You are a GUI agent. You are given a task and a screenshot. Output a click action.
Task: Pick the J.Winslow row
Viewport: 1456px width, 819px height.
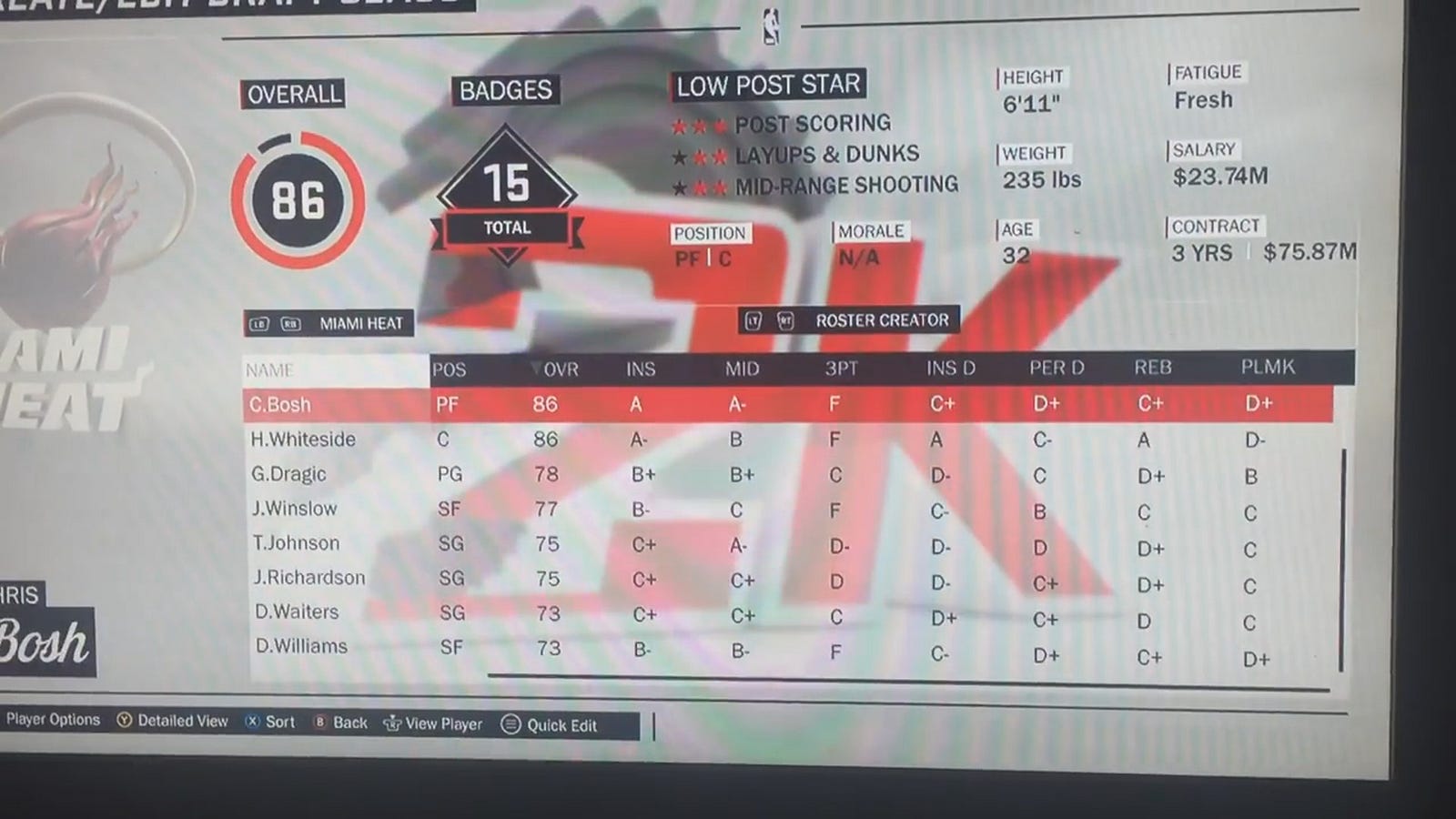click(294, 509)
